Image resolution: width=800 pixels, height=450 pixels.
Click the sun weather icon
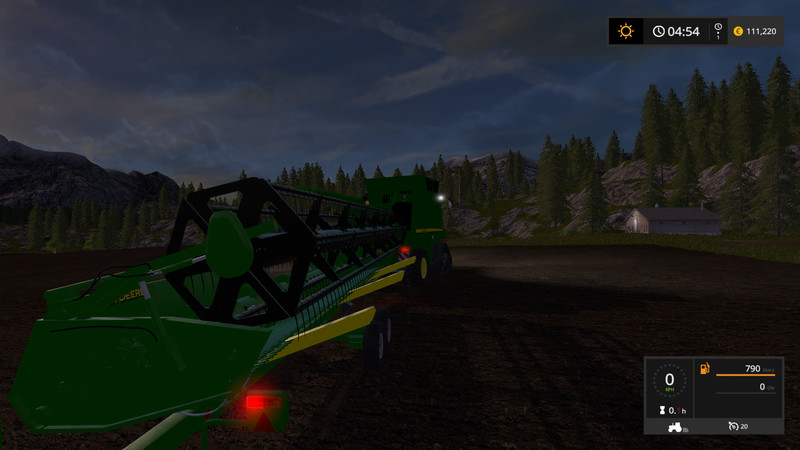coord(626,31)
